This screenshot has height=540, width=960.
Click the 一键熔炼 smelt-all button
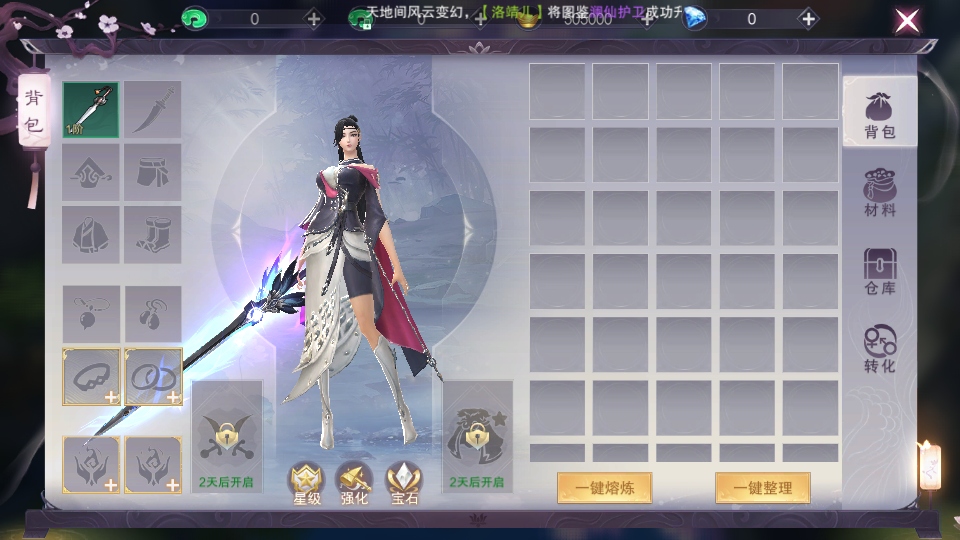(x=604, y=488)
